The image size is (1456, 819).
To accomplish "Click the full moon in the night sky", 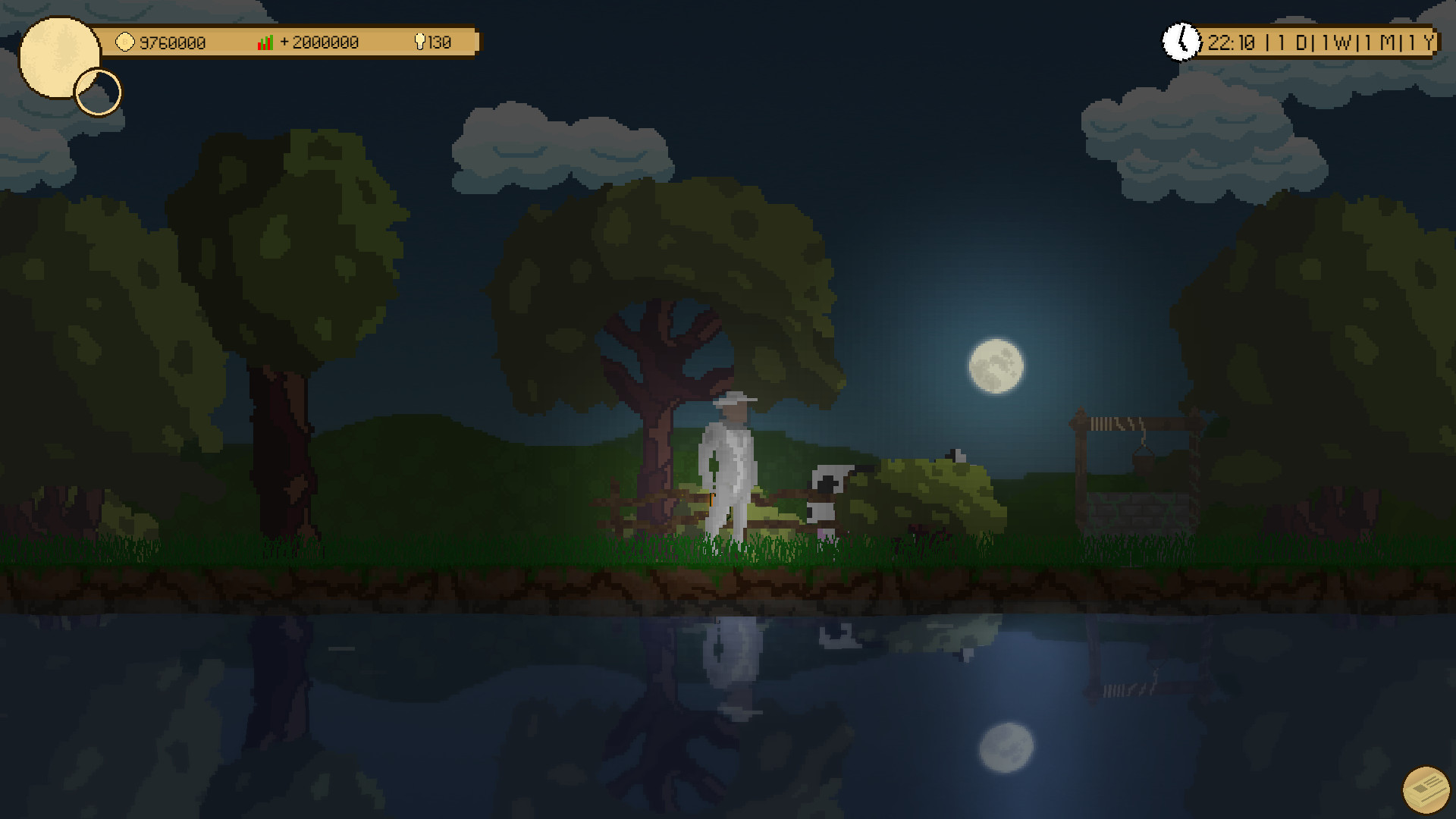I will click(x=996, y=366).
